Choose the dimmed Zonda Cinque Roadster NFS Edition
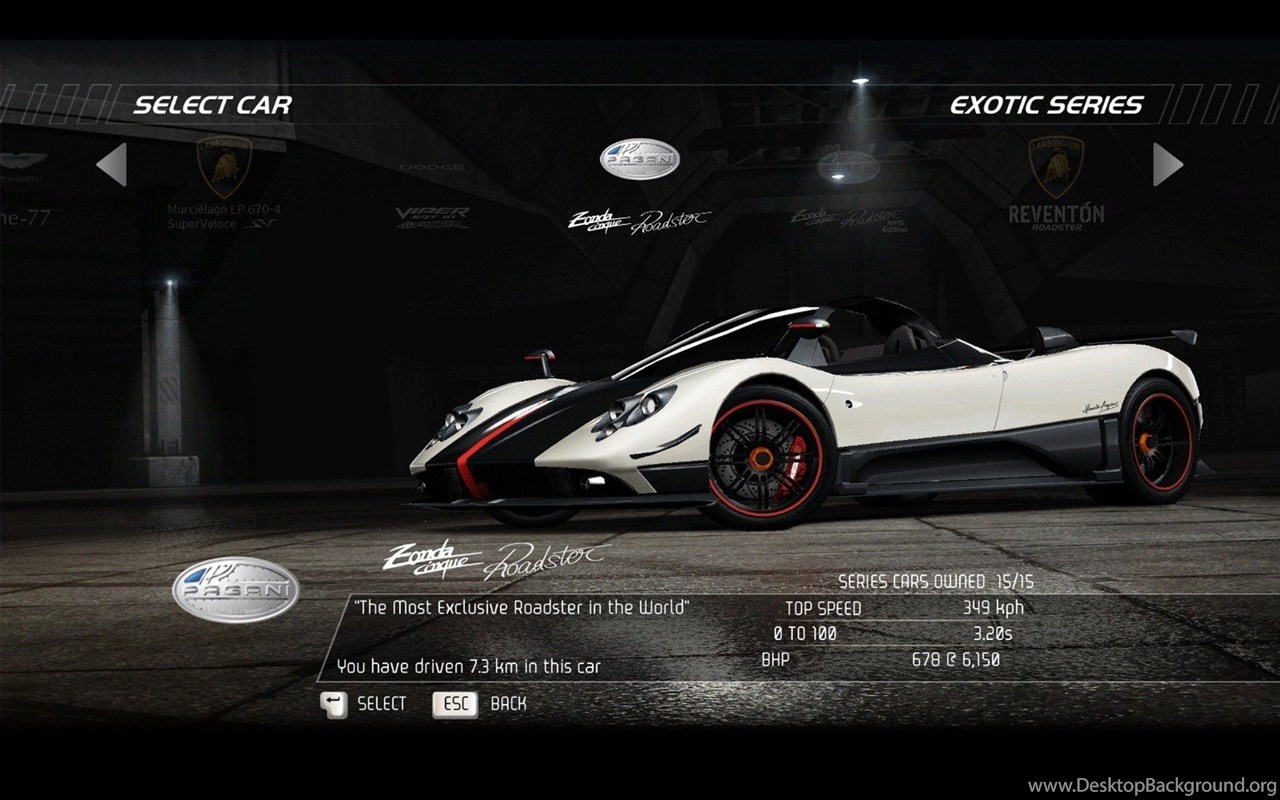This screenshot has height=800, width=1280. tap(846, 195)
